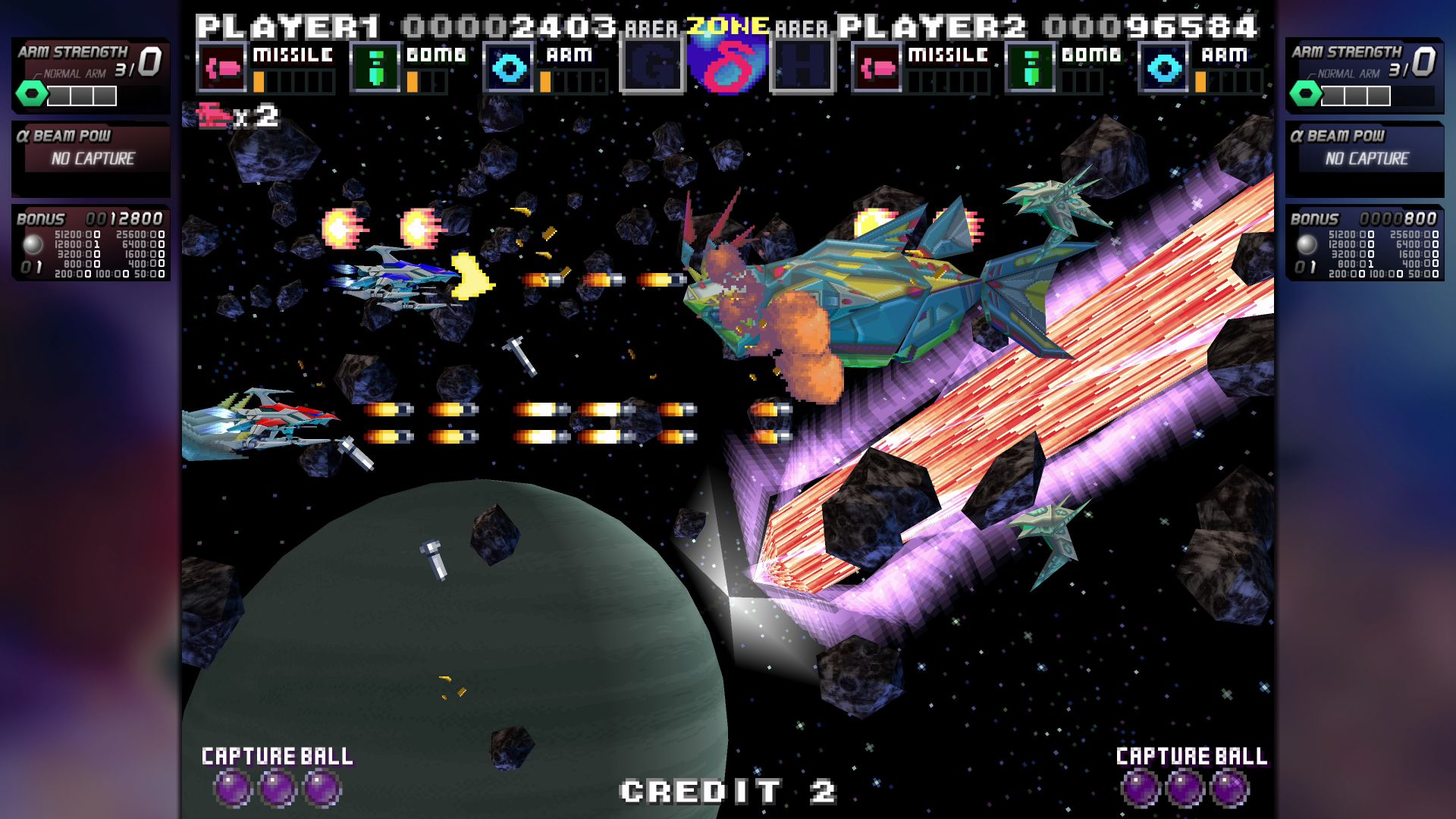The width and height of the screenshot is (1456, 819).
Task: Select the Area G route box
Action: (651, 68)
